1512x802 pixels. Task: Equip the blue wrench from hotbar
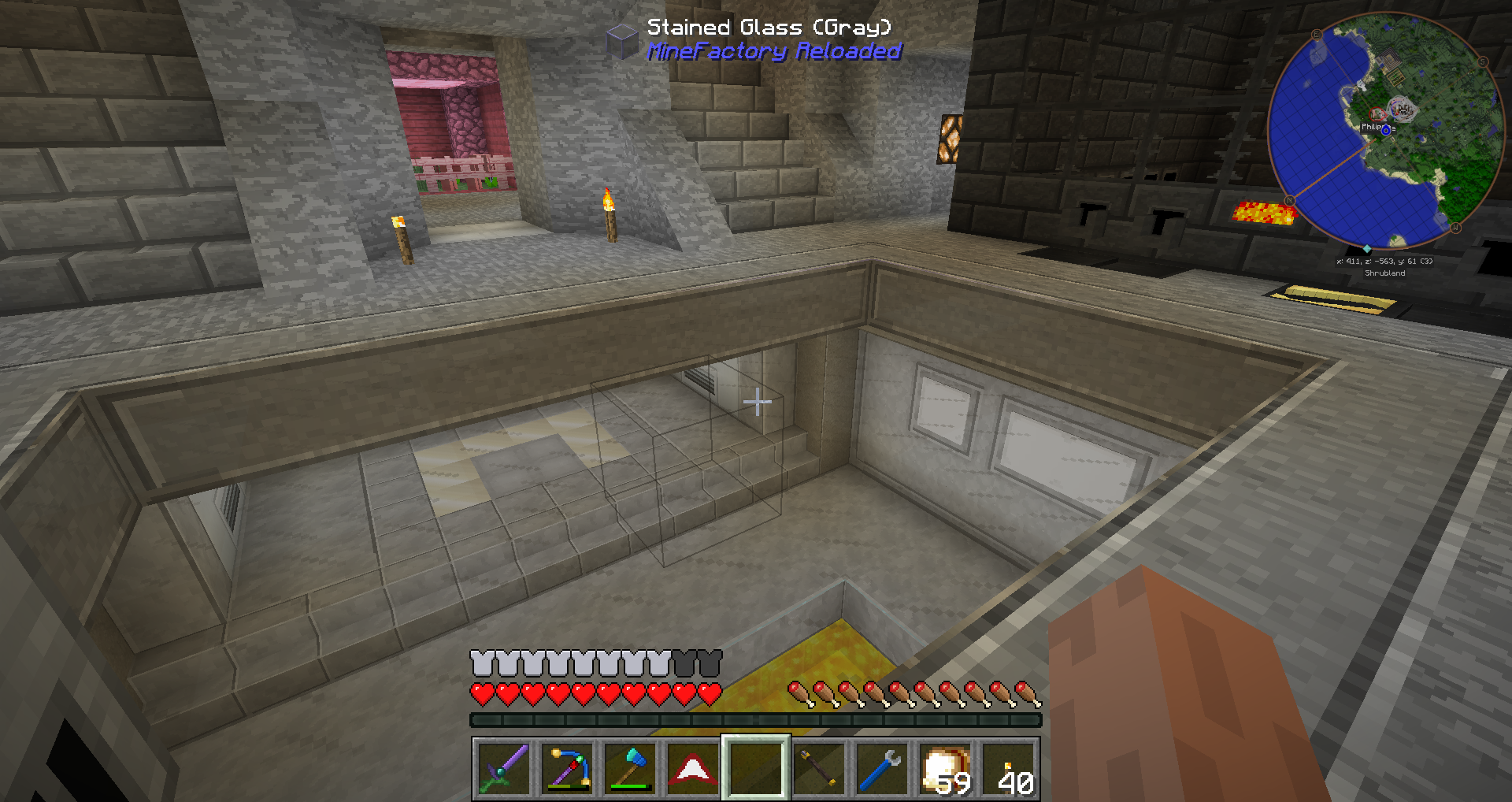pos(882,768)
